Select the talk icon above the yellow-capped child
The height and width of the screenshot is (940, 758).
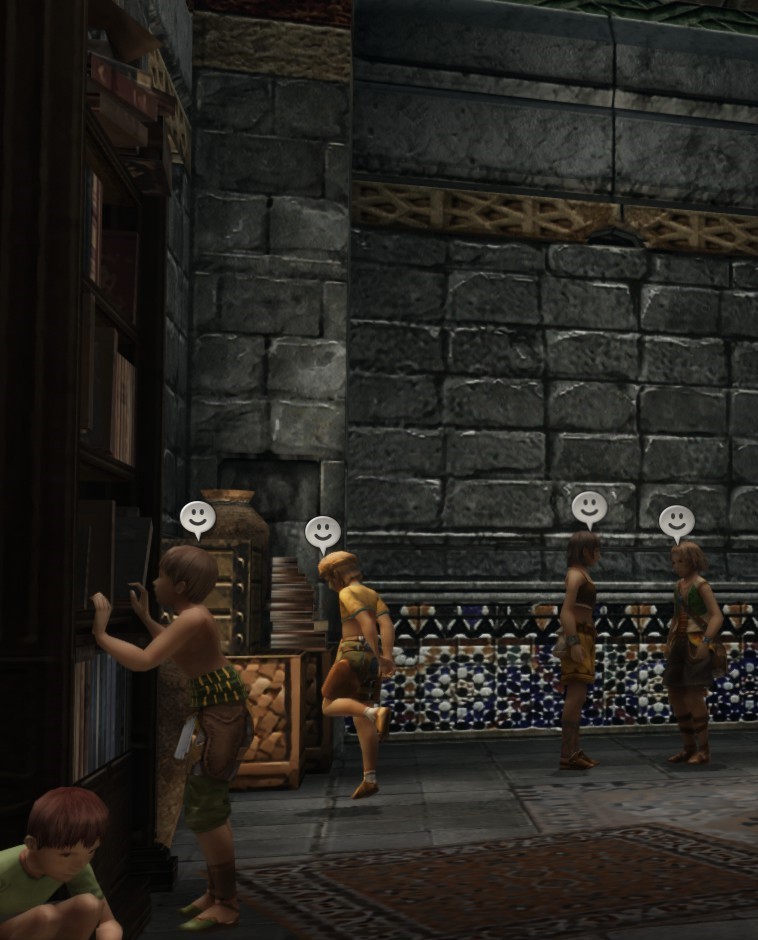click(x=322, y=533)
